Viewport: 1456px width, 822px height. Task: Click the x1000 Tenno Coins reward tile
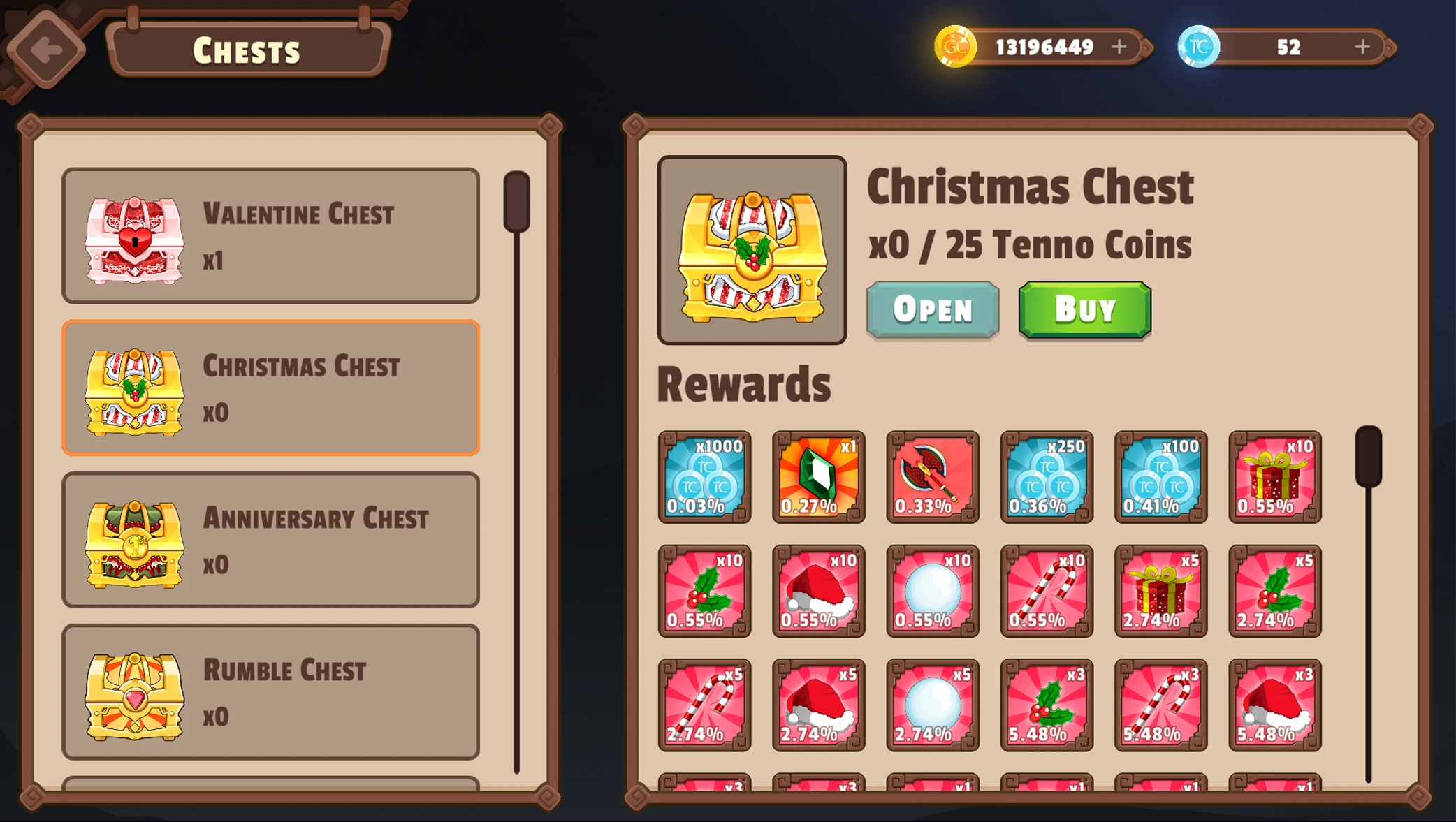pyautogui.click(x=704, y=478)
